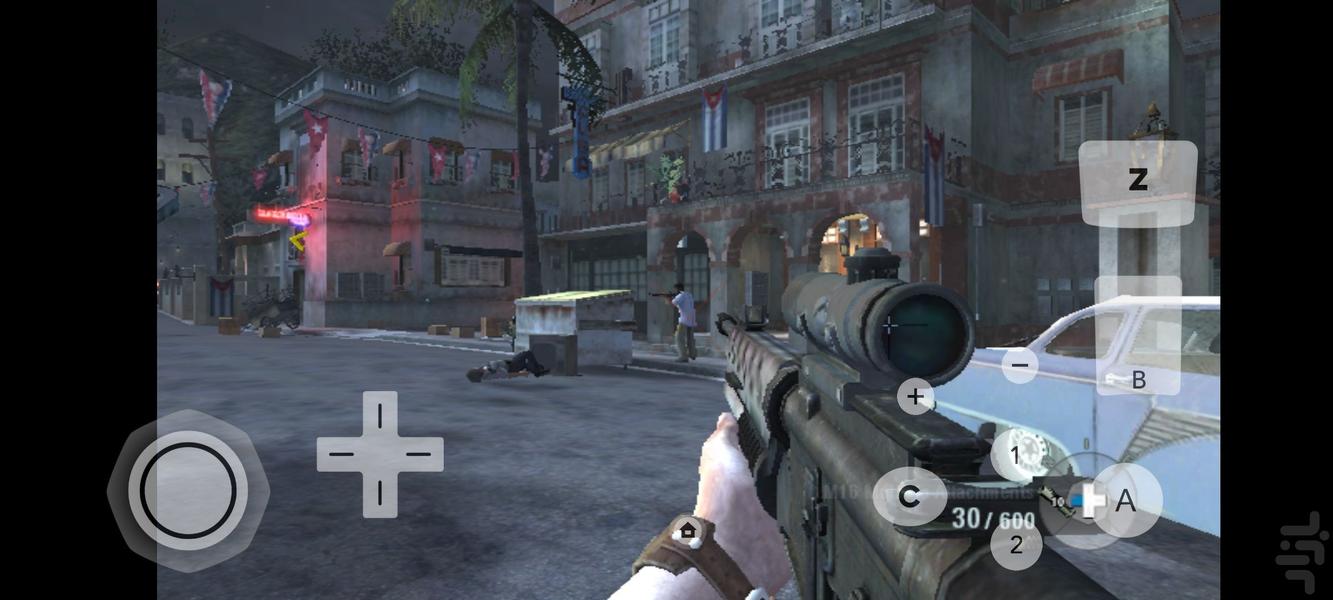1333x600 pixels.
Task: Tap the Z overlay button
Action: click(1137, 181)
